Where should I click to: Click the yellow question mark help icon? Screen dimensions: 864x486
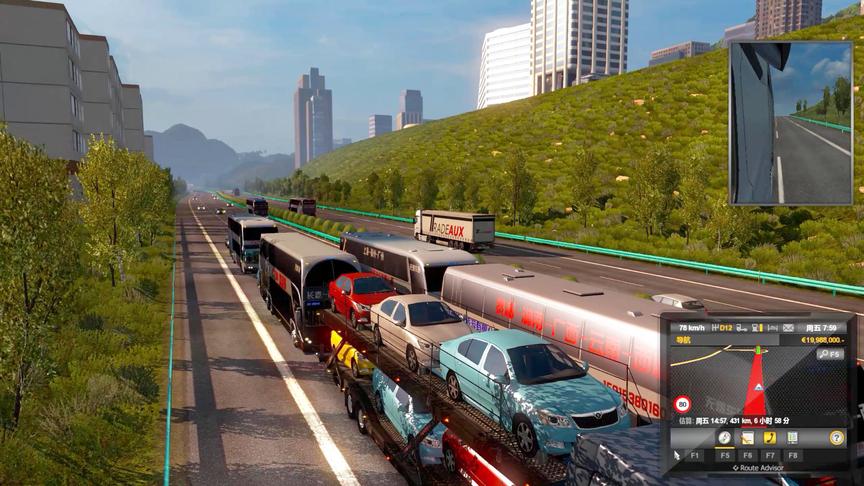(836, 438)
